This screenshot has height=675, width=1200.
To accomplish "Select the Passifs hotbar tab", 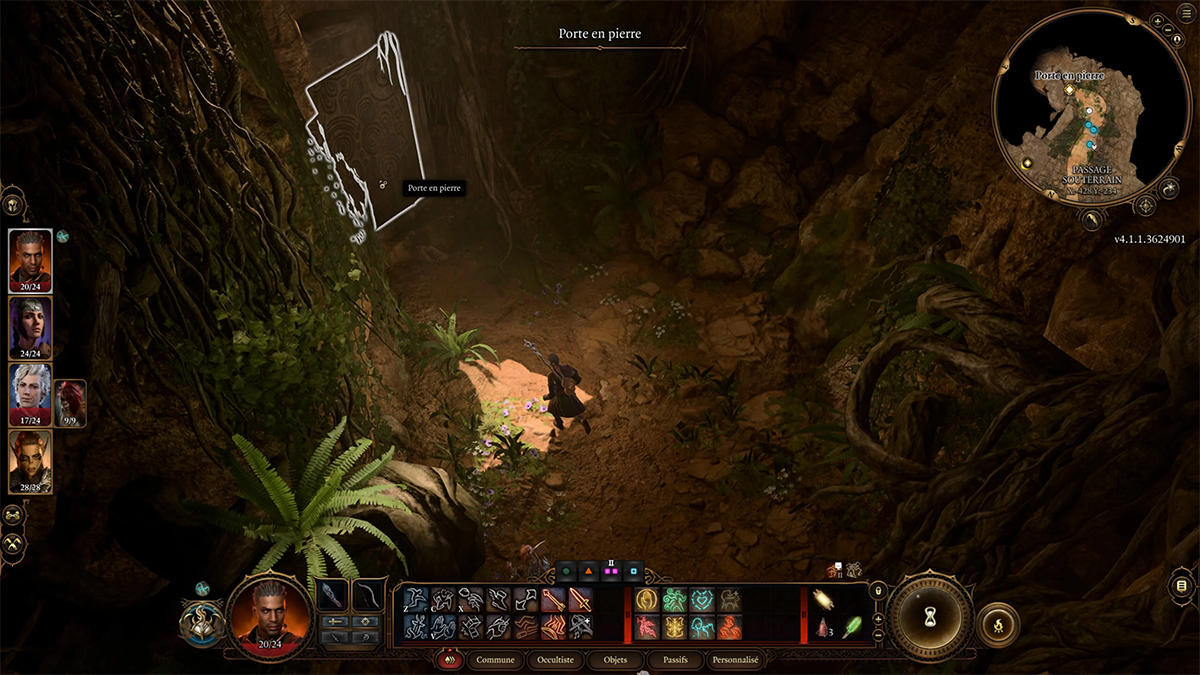I will tap(675, 660).
